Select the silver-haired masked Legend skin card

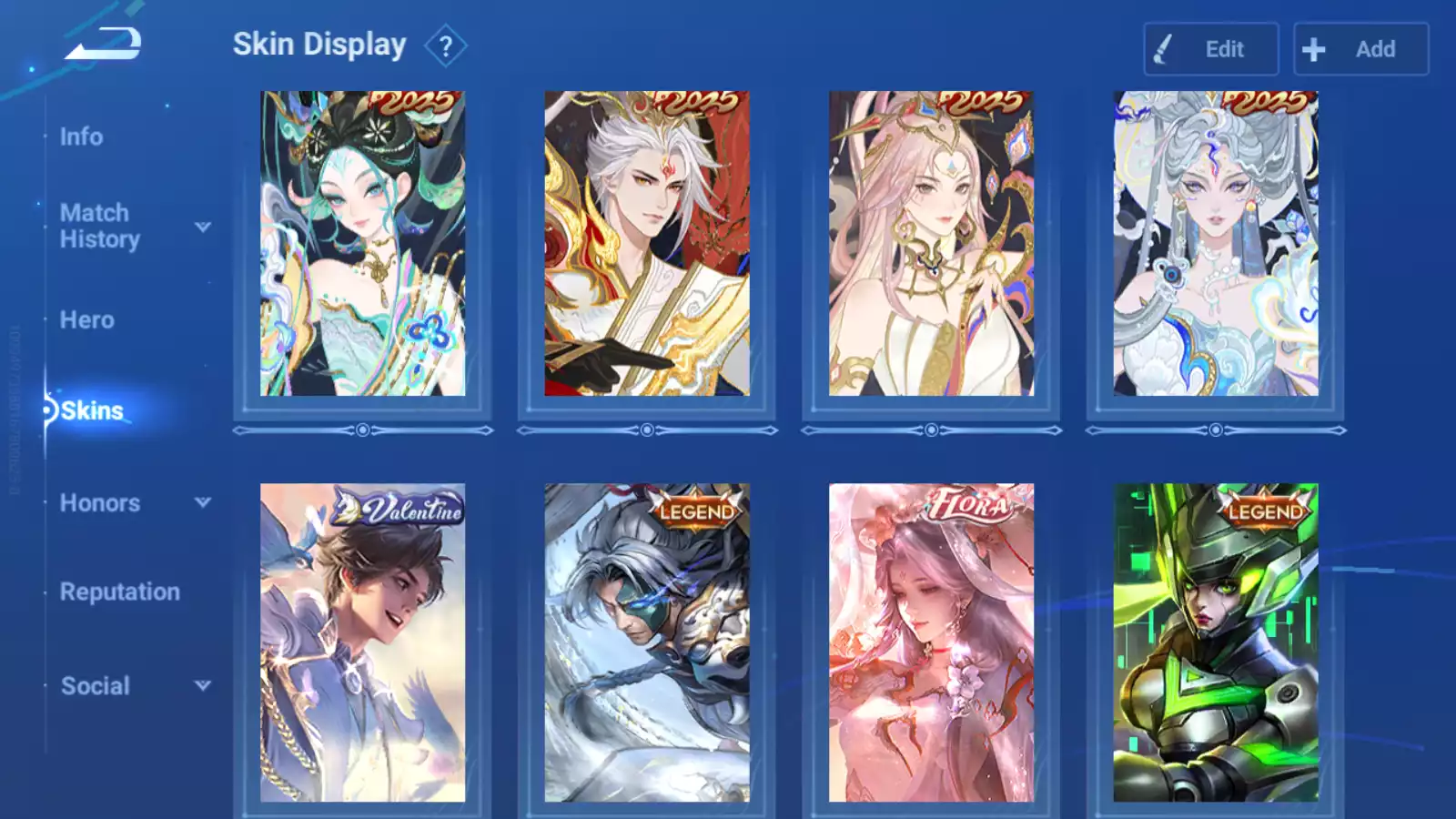[x=647, y=642]
